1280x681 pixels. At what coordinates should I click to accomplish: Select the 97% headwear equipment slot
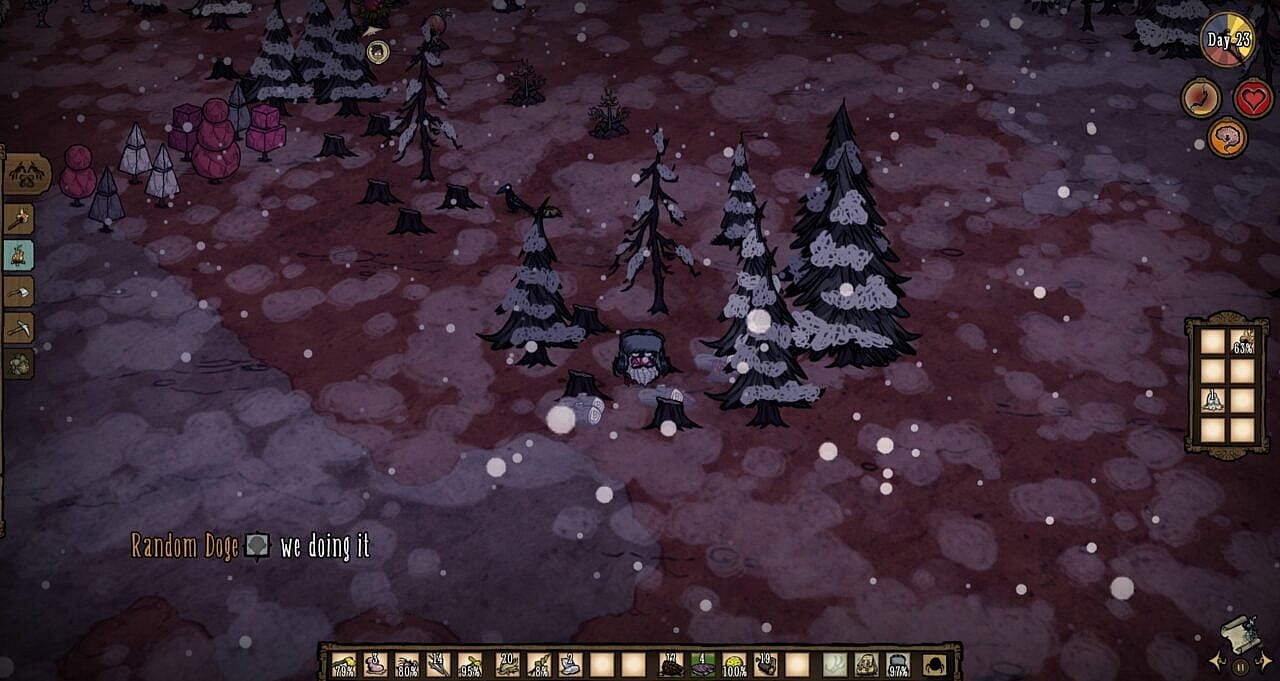pyautogui.click(x=897, y=664)
